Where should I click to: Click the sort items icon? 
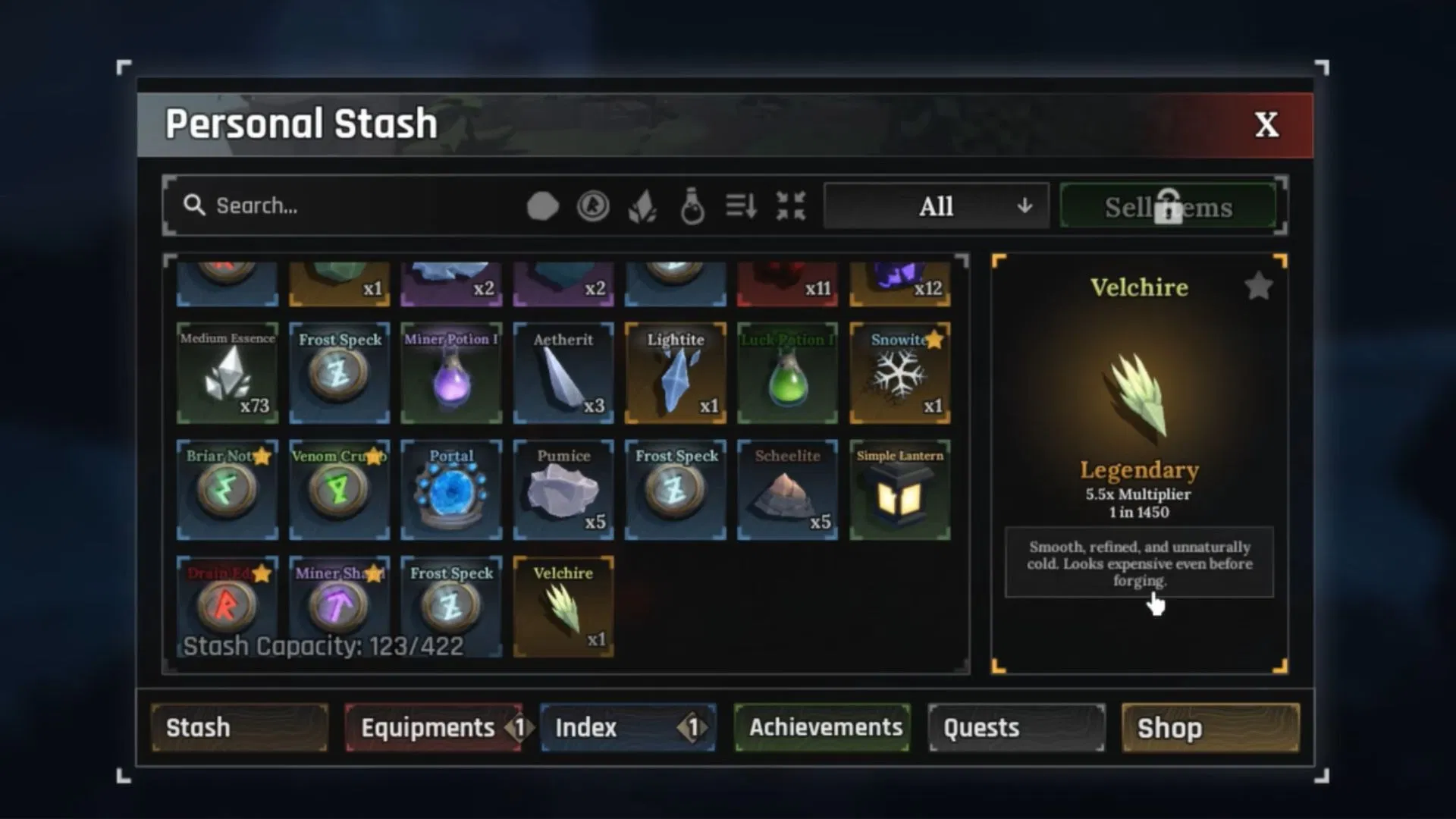739,206
